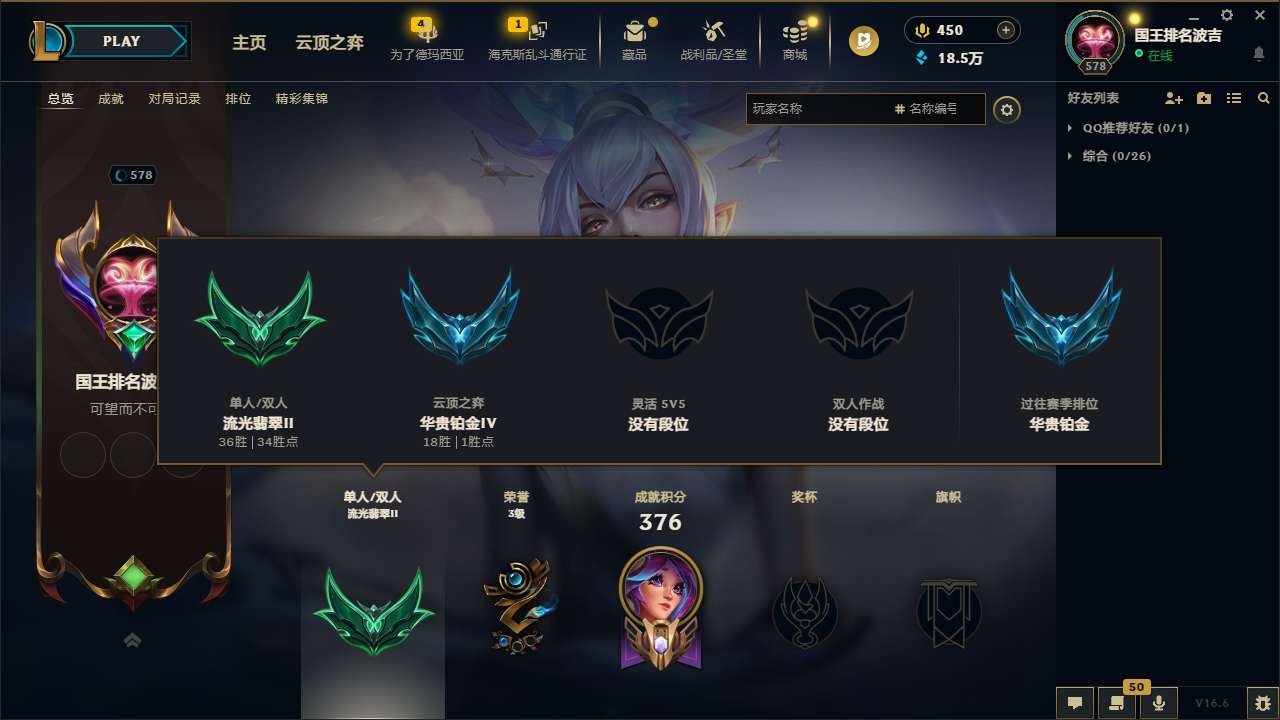Click the add friend icon in friends panel
The height and width of the screenshot is (720, 1280).
(x=1172, y=98)
